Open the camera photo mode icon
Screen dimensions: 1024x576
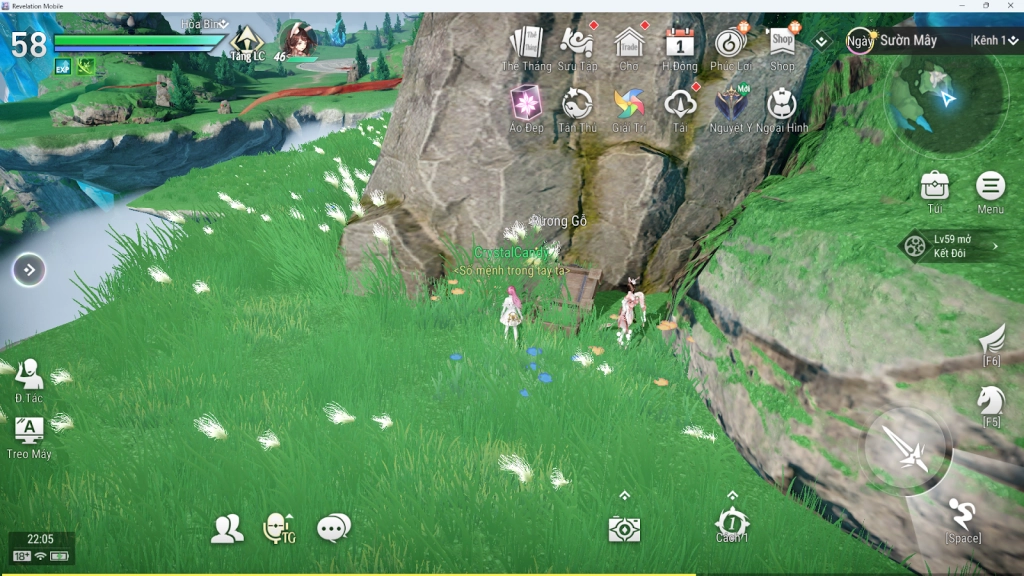[624, 529]
